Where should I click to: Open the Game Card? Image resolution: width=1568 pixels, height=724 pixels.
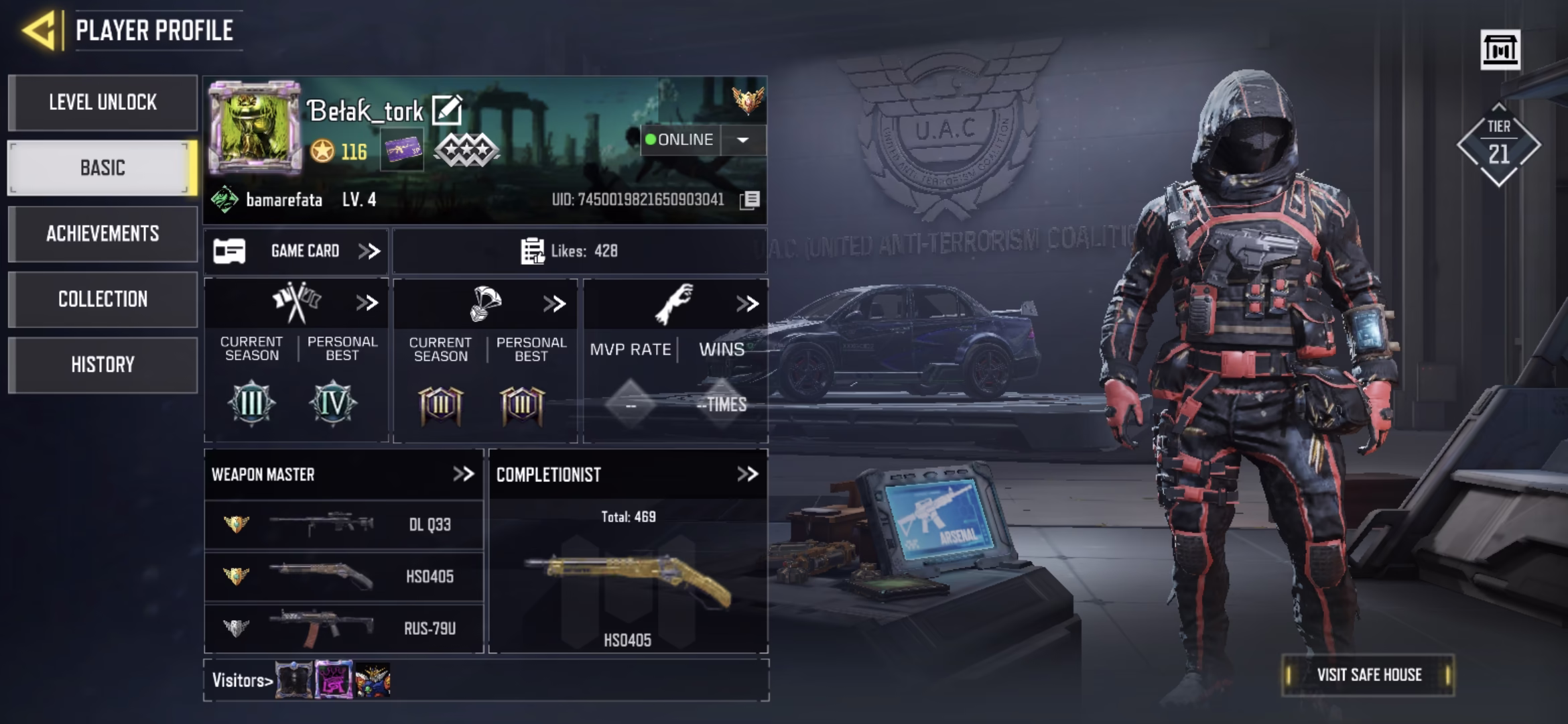pos(296,251)
